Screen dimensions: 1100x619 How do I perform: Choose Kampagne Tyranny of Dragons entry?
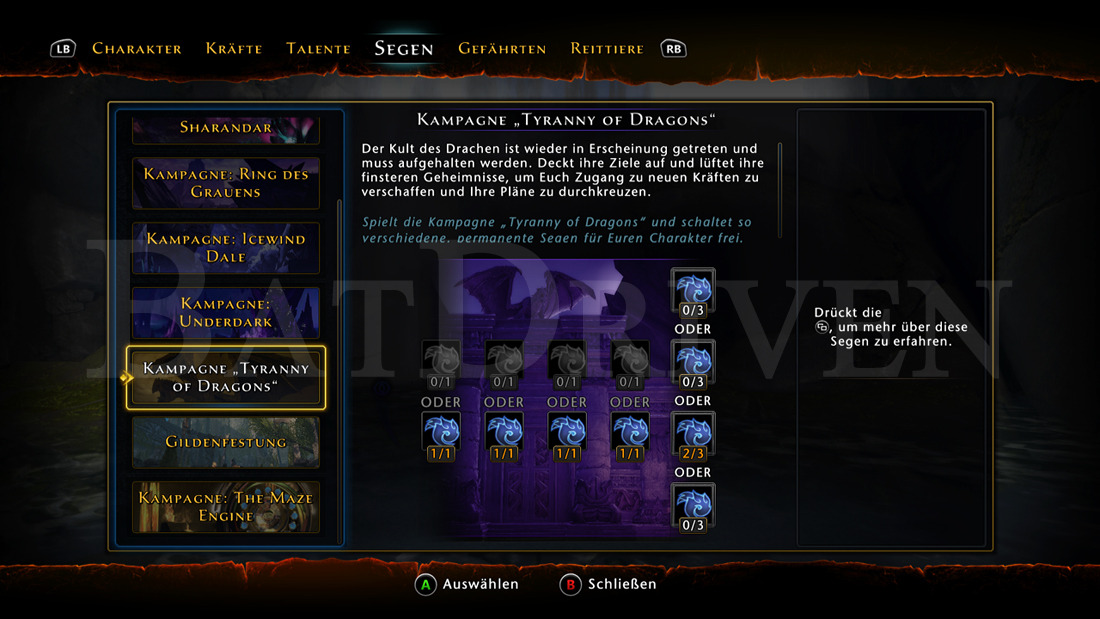pos(226,377)
